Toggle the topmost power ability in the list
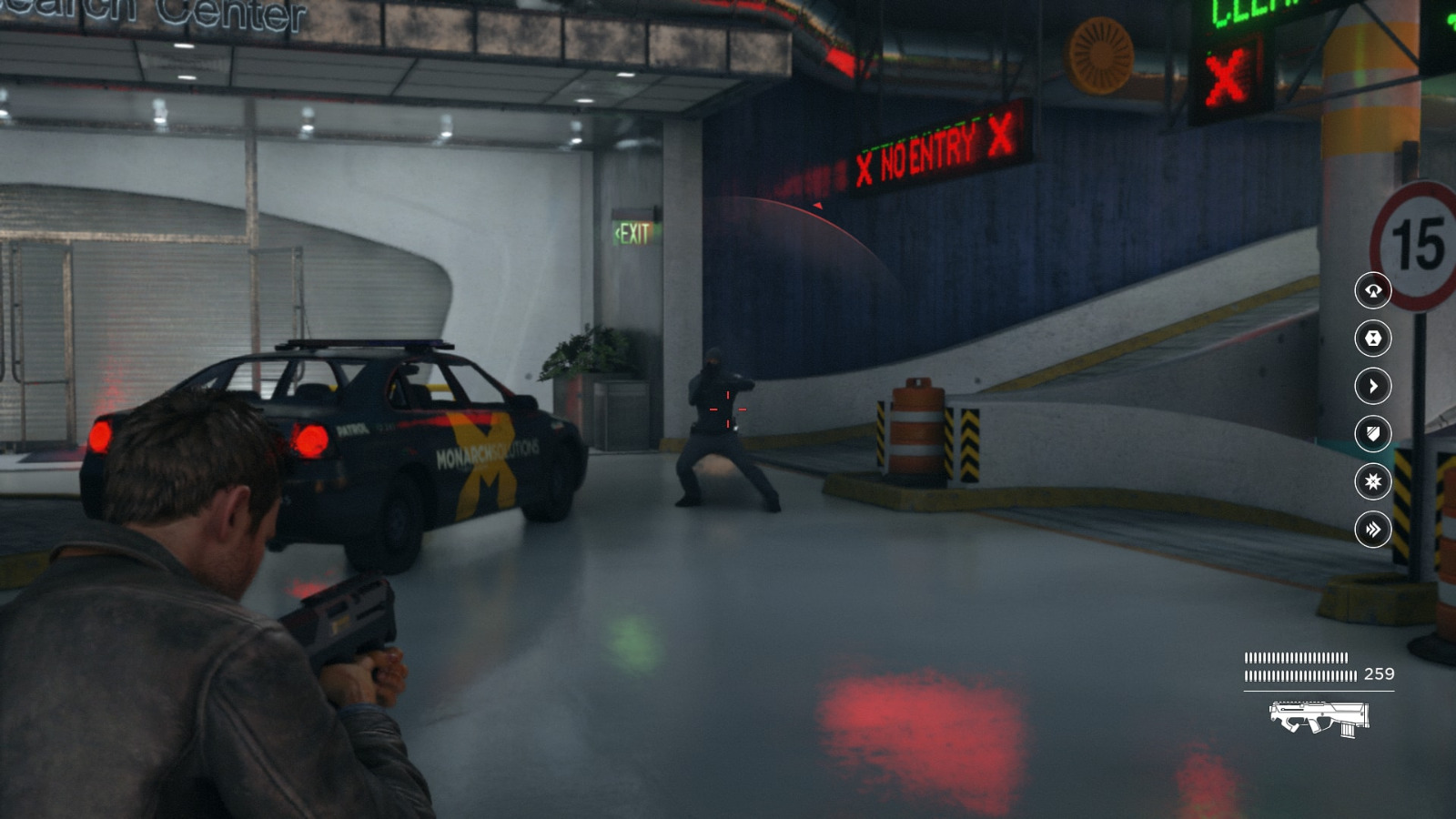This screenshot has height=819, width=1456. pyautogui.click(x=1374, y=291)
